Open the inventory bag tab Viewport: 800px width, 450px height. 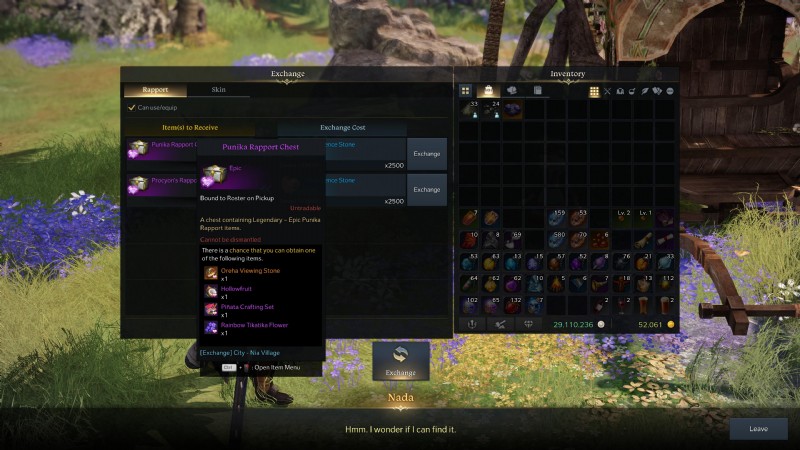coord(489,91)
